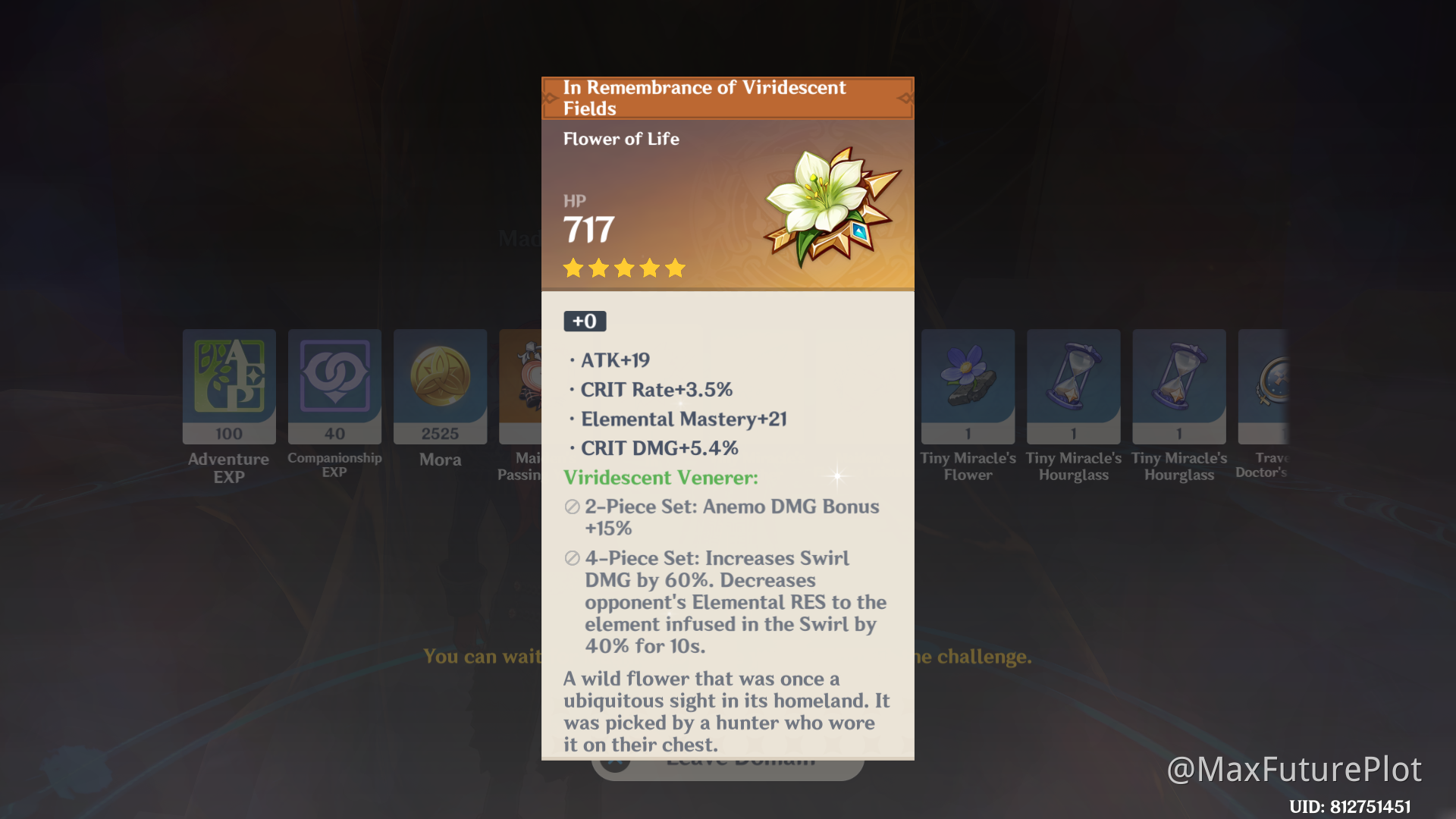Select the Companionship EXP reward icon
Screen dimensions: 1456x819
pyautogui.click(x=334, y=386)
